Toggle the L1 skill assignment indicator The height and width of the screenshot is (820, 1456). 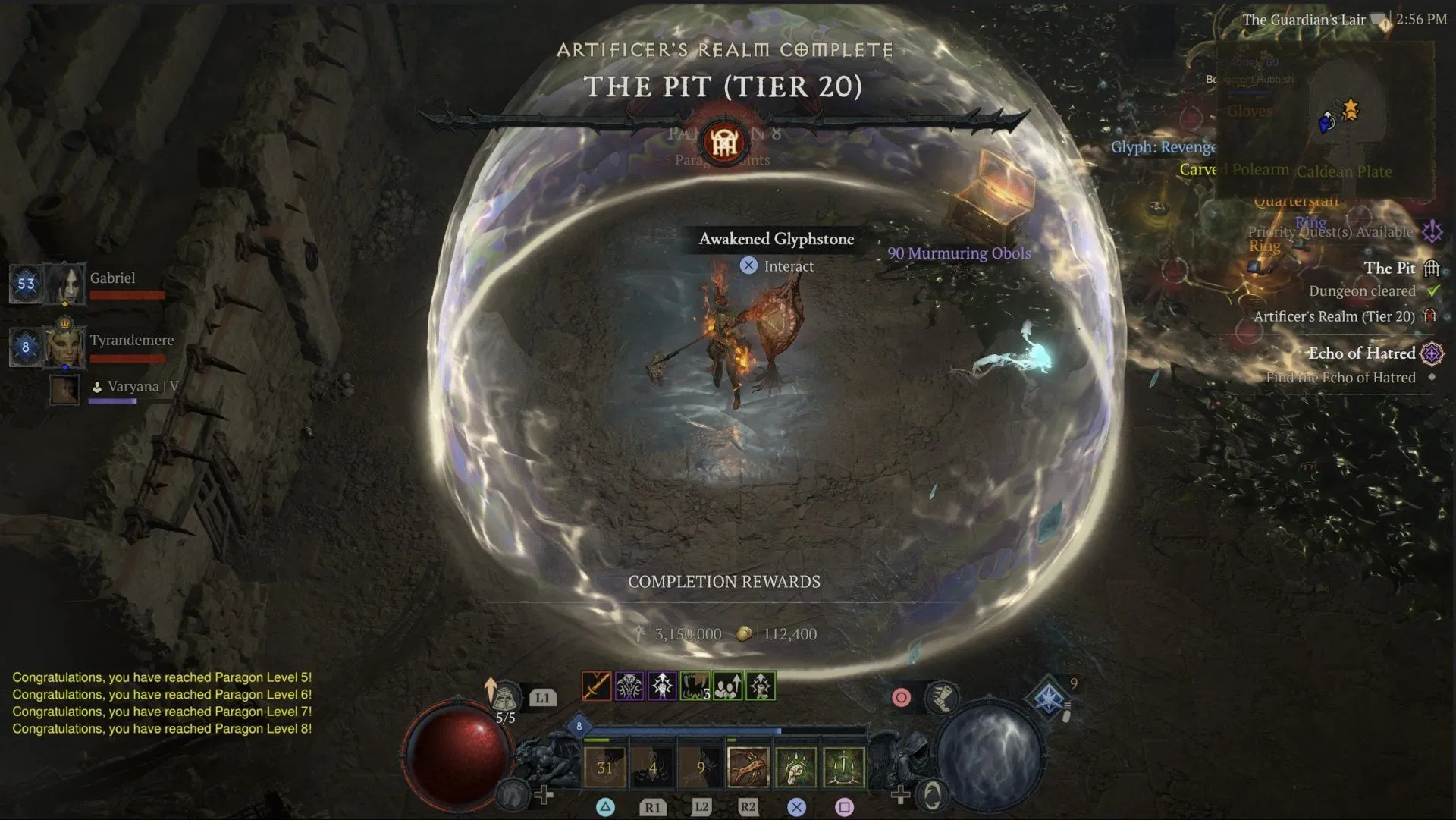pos(543,697)
